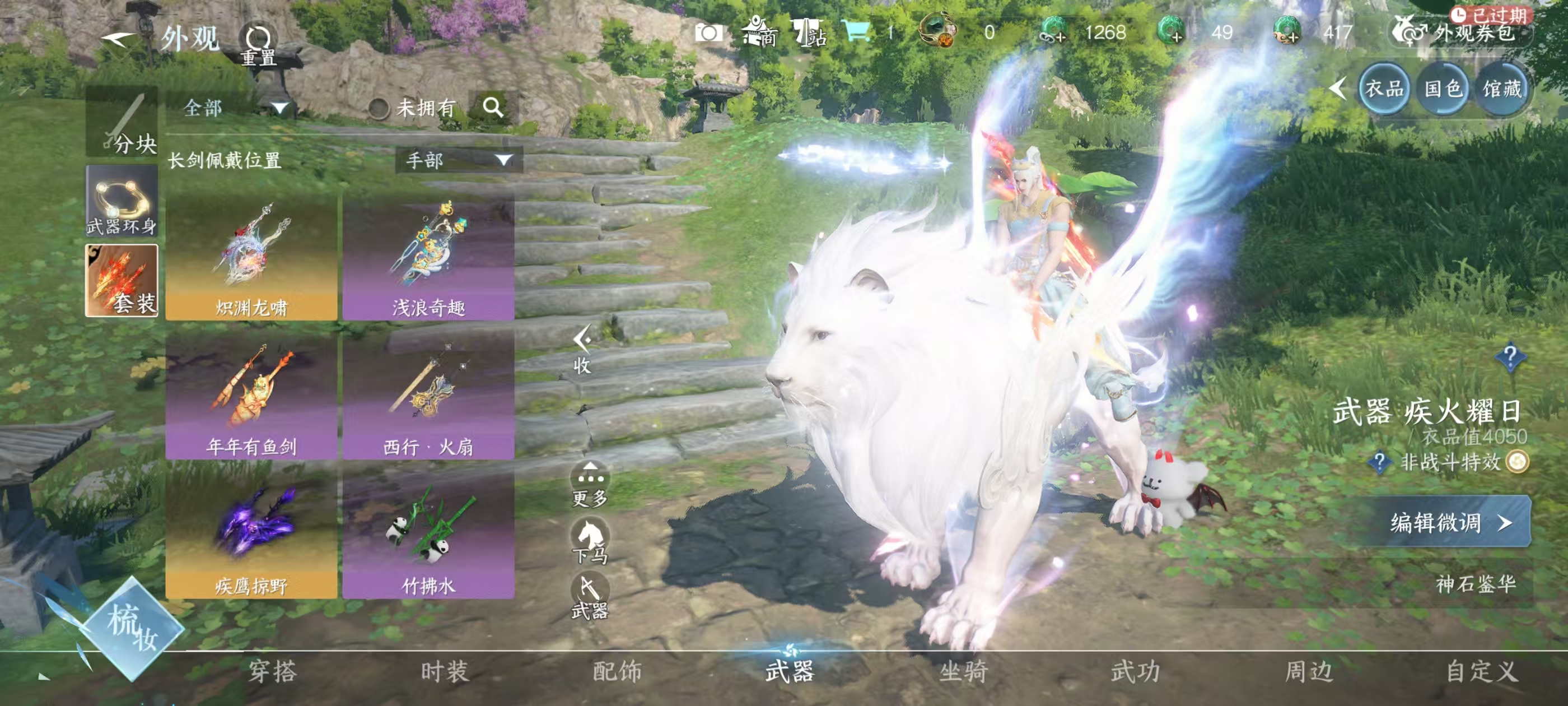The width and height of the screenshot is (1568, 706).
Task: Dismount using the 下马 button
Action: pyautogui.click(x=589, y=541)
